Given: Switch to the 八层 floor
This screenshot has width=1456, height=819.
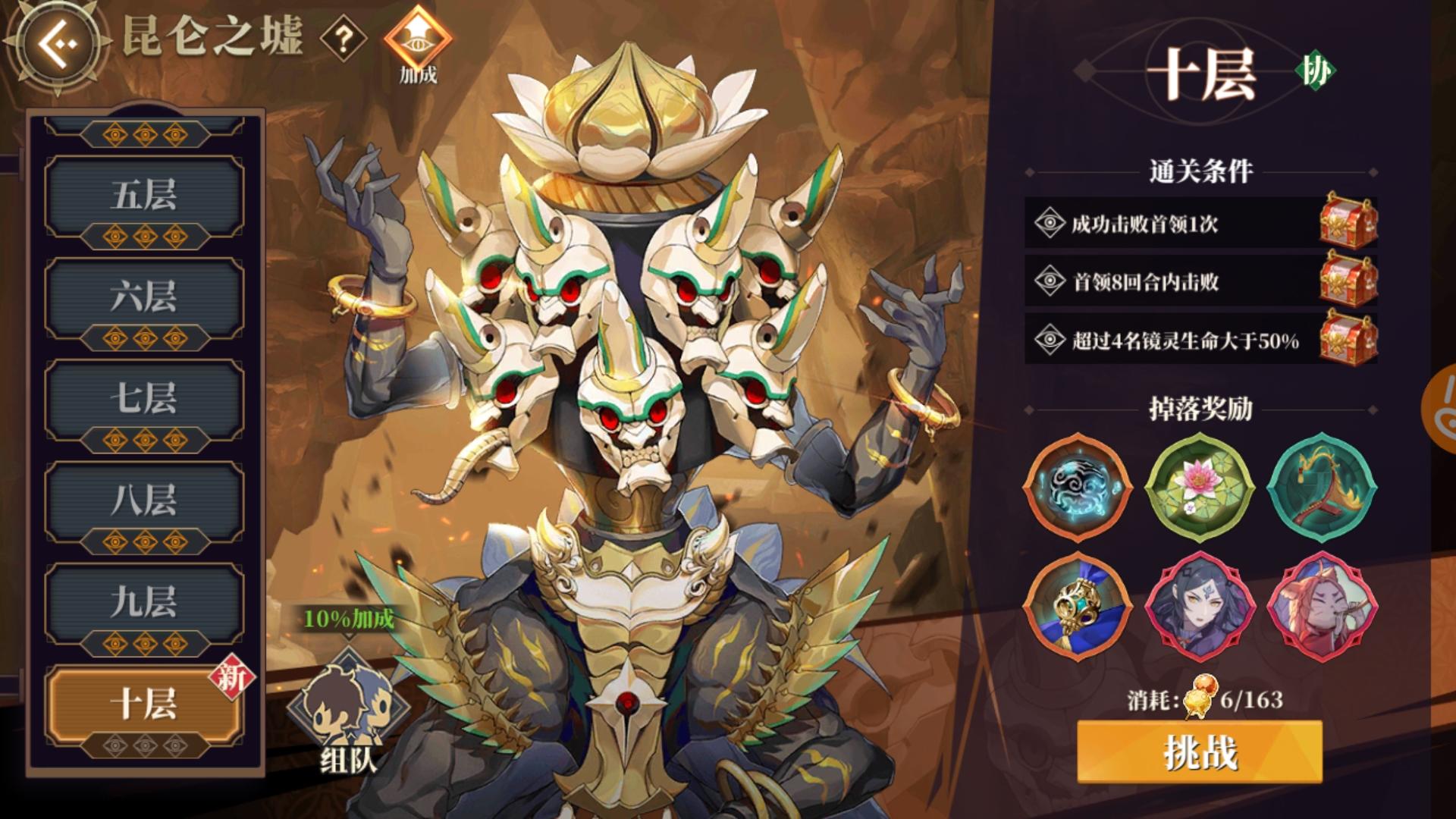Looking at the screenshot, I should 144,500.
